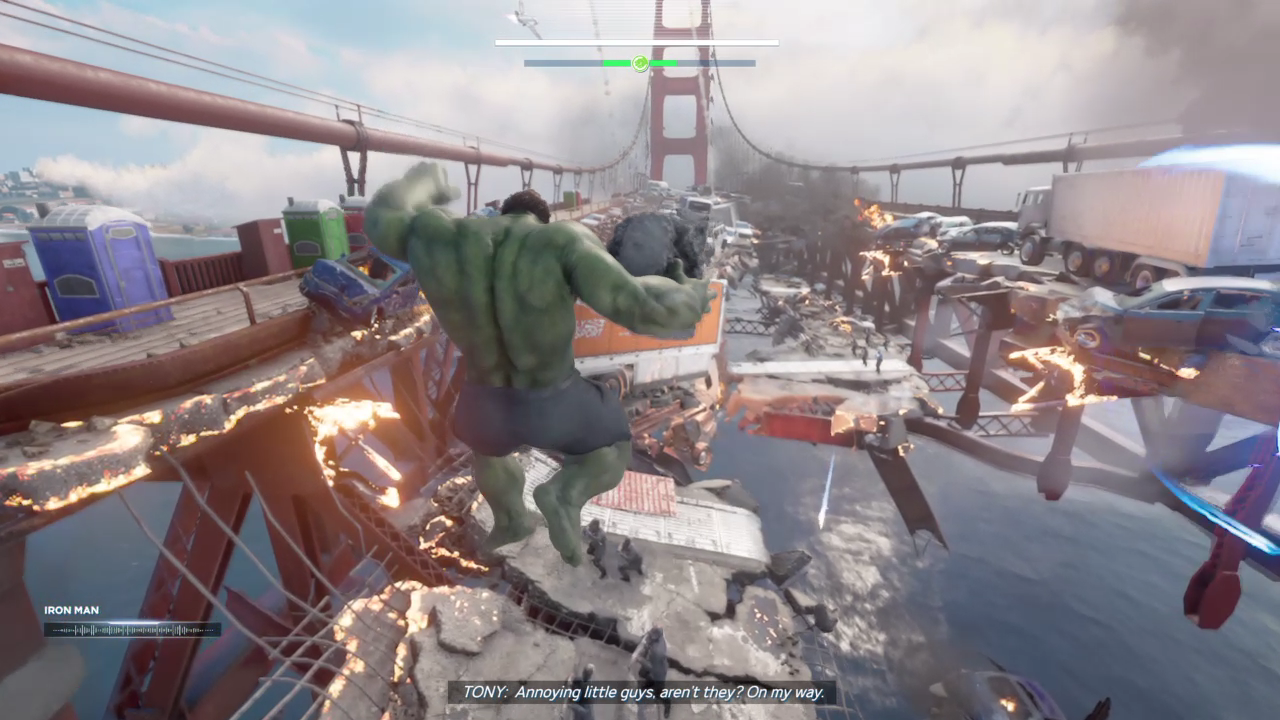Select the Iron Man comms waveform indicator

click(132, 629)
